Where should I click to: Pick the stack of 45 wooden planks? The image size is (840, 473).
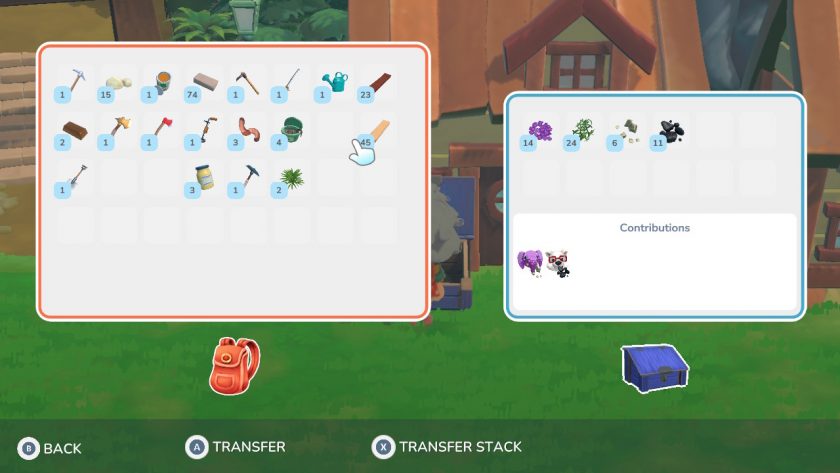coord(377,132)
